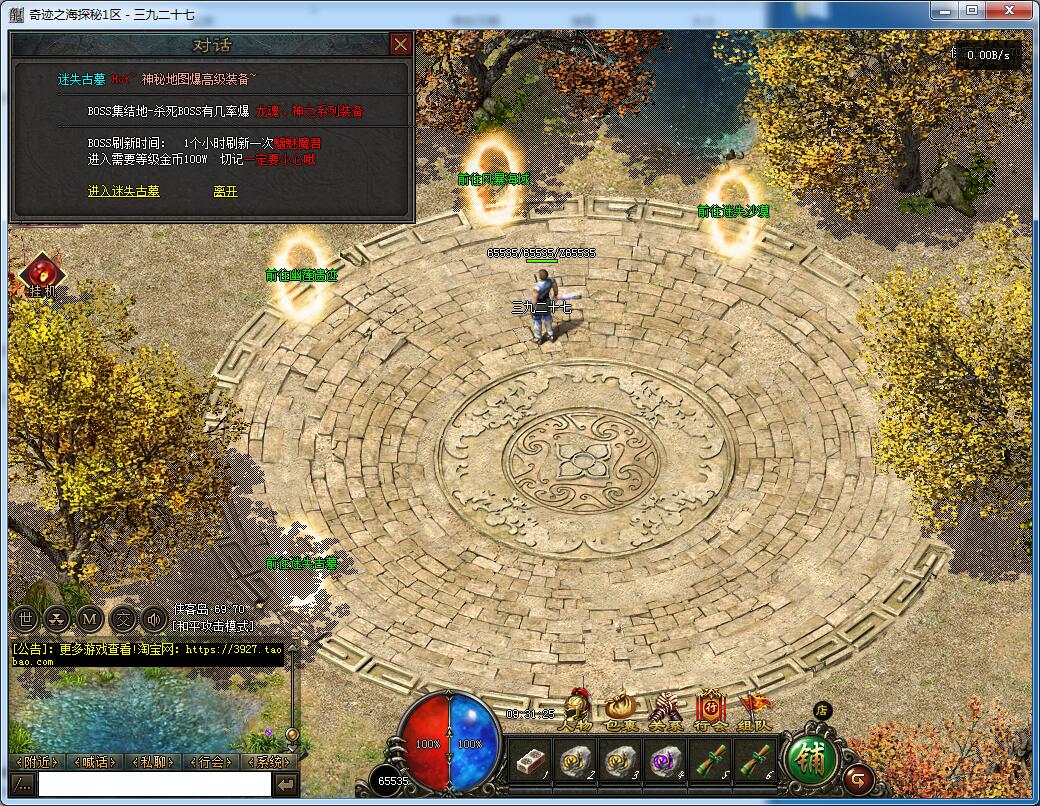Switch chat to the 私聊 channel
This screenshot has width=1040, height=806.
click(x=153, y=762)
